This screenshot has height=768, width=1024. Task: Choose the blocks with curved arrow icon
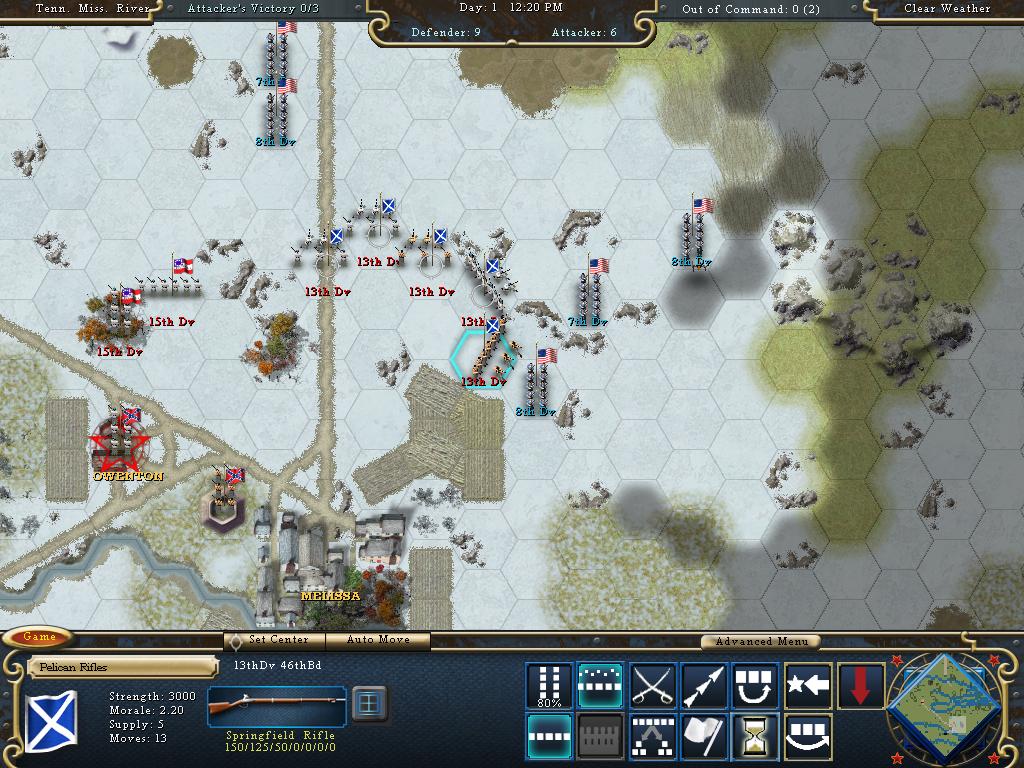pos(755,686)
